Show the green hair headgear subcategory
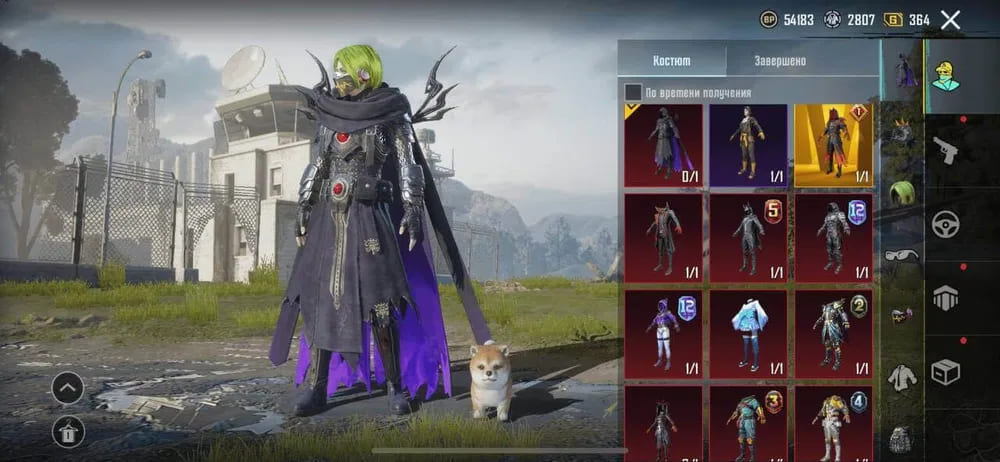The width and height of the screenshot is (1000, 462). click(903, 192)
